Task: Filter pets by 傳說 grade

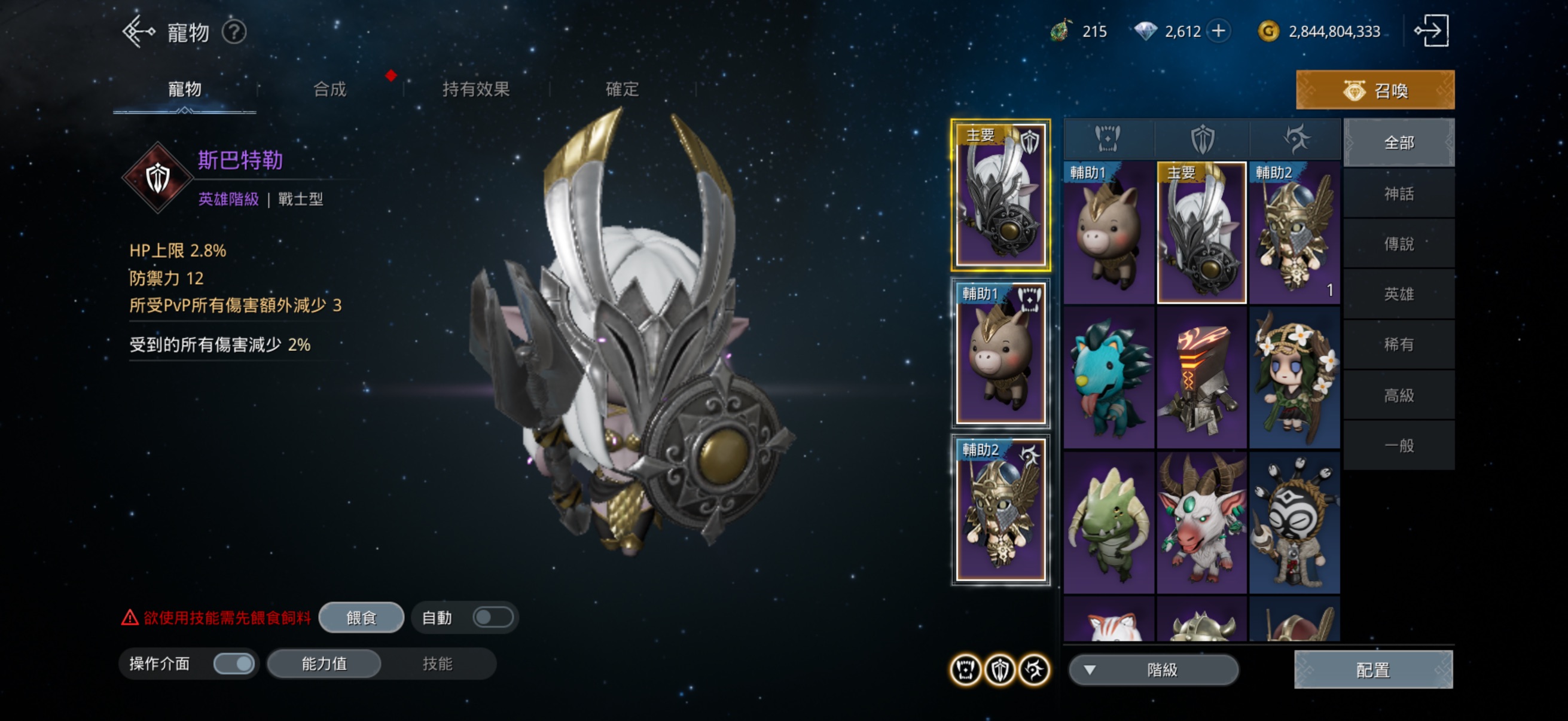Action: (1398, 244)
